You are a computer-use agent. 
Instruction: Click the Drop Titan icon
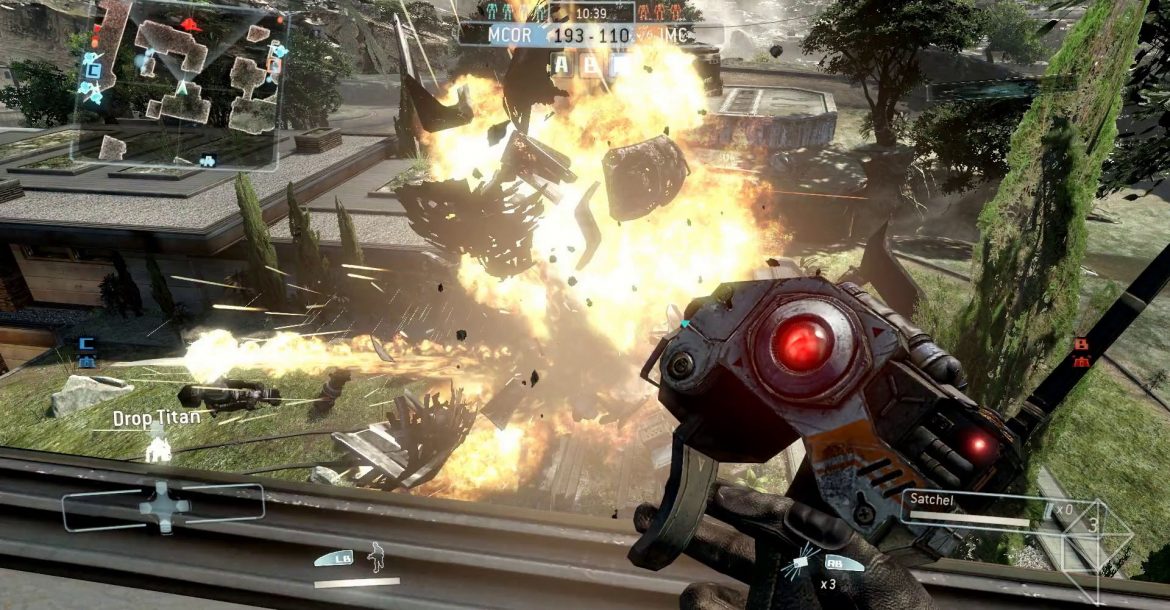pyautogui.click(x=158, y=447)
